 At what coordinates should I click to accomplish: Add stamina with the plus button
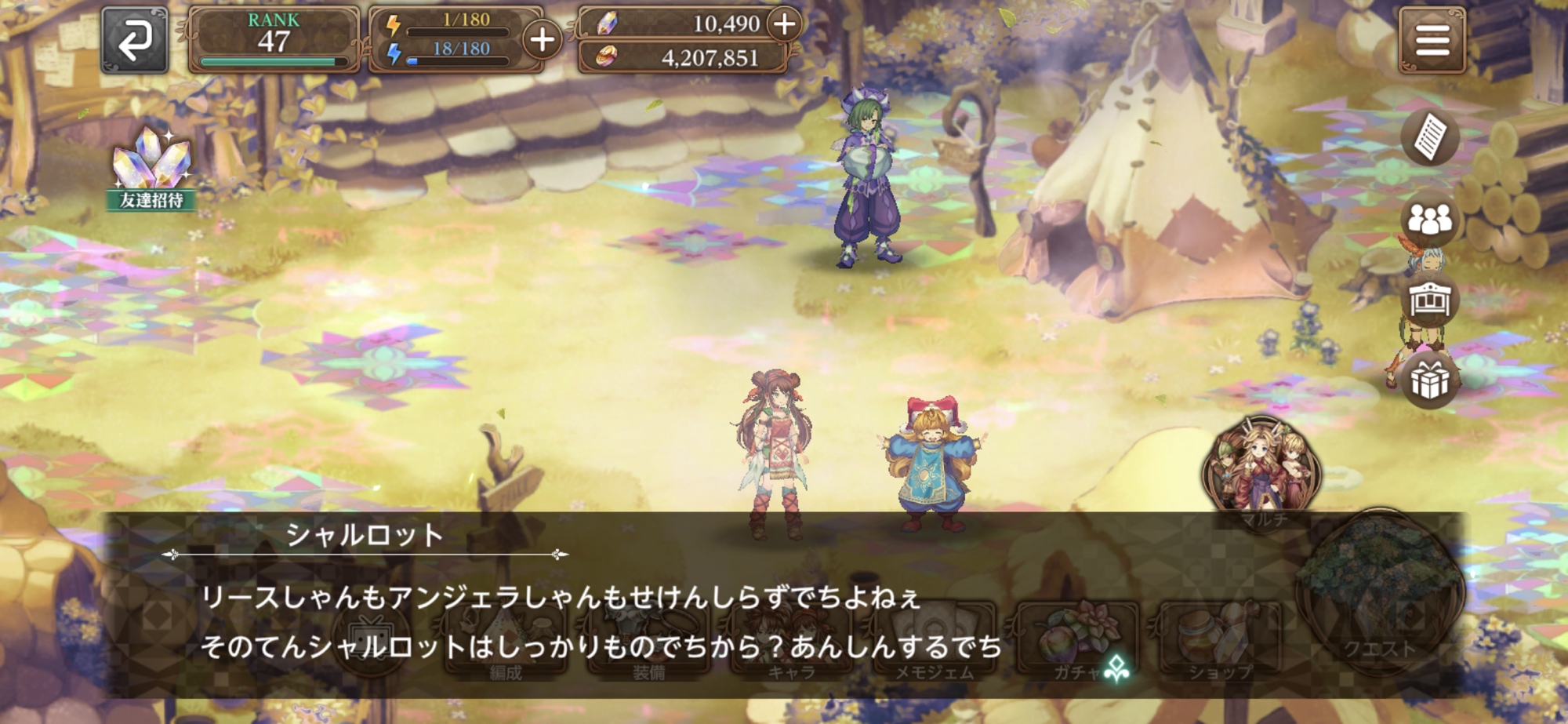click(x=543, y=40)
